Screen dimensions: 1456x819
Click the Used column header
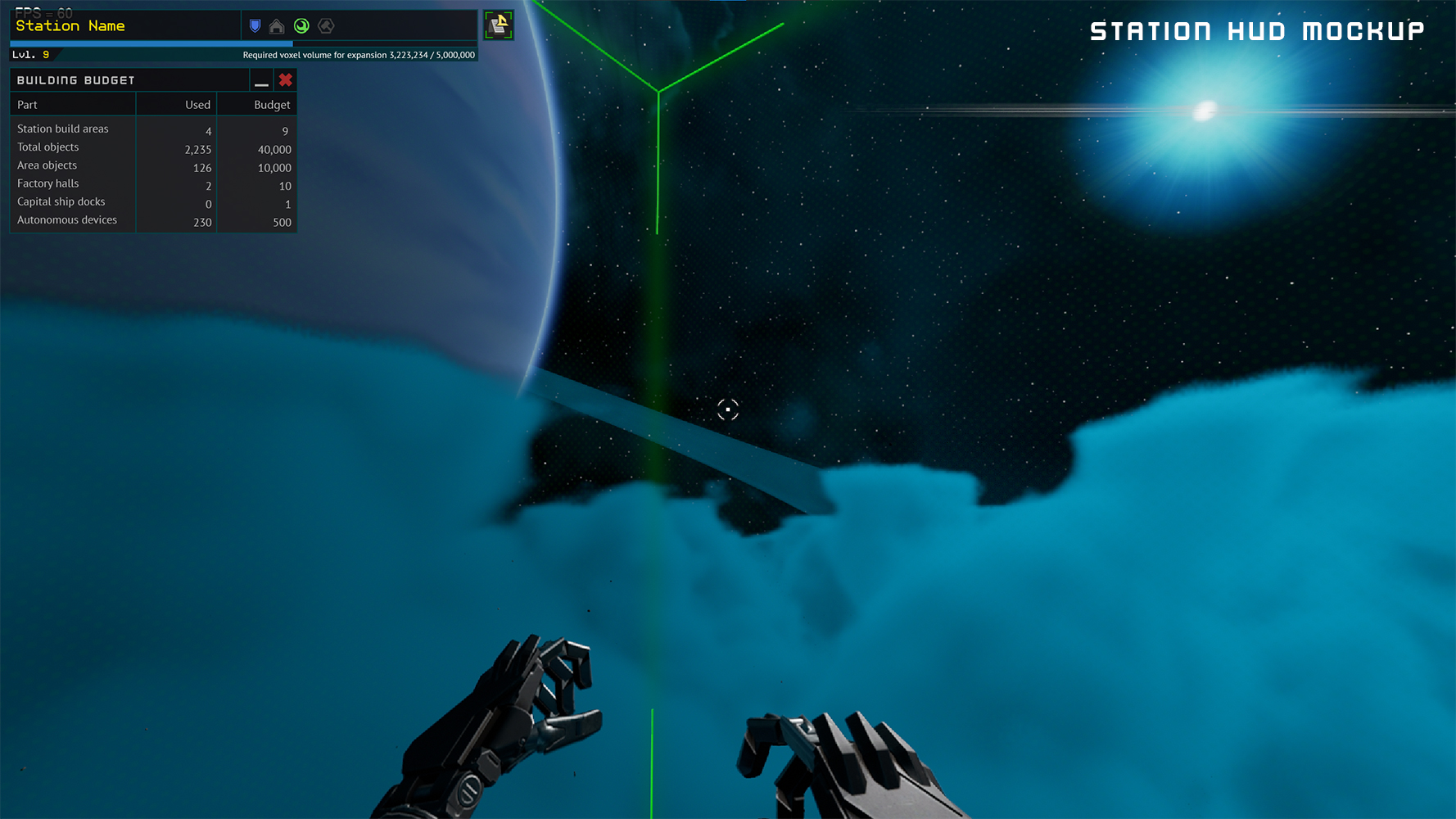coord(197,105)
